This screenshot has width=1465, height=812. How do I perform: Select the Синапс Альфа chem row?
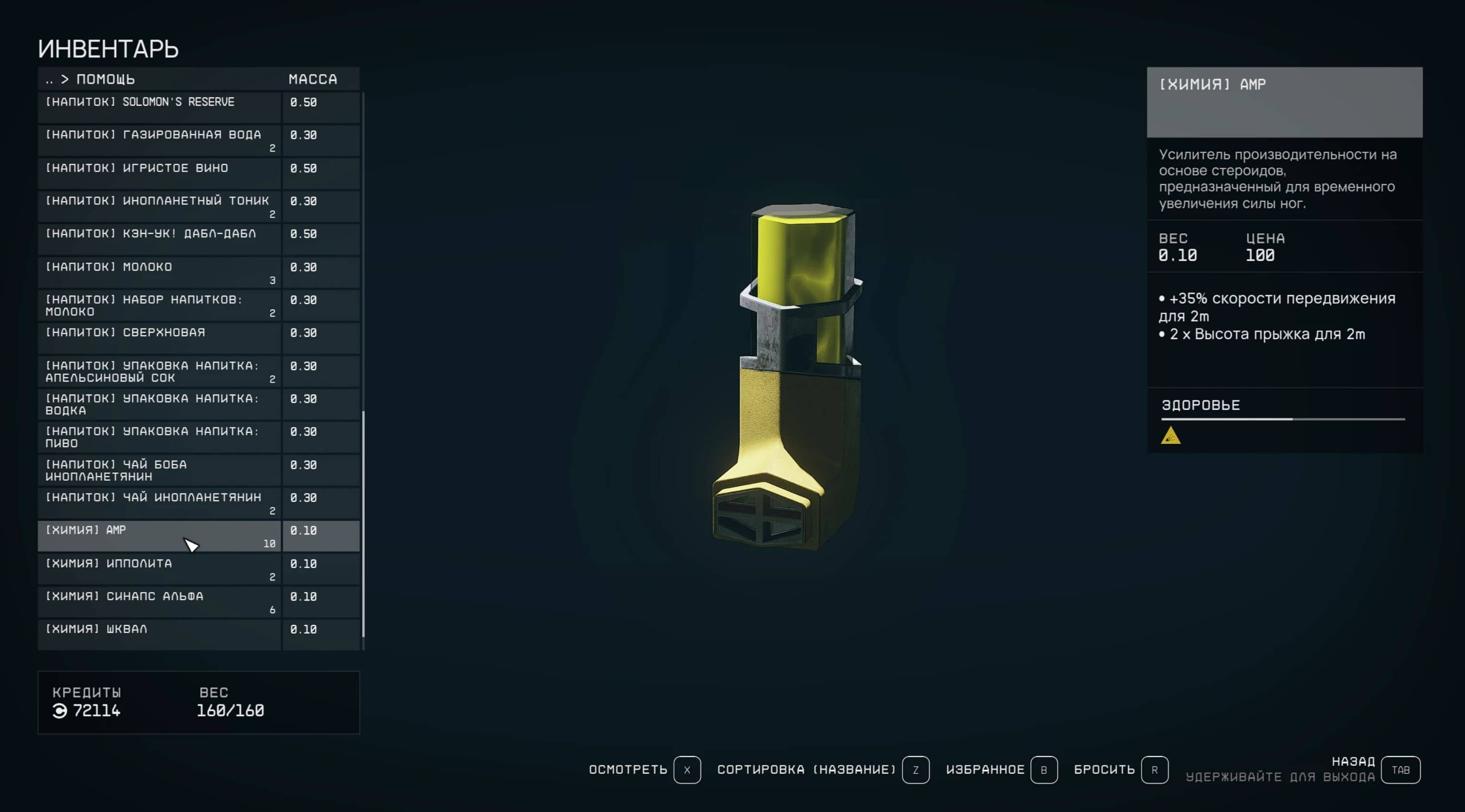coord(159,602)
